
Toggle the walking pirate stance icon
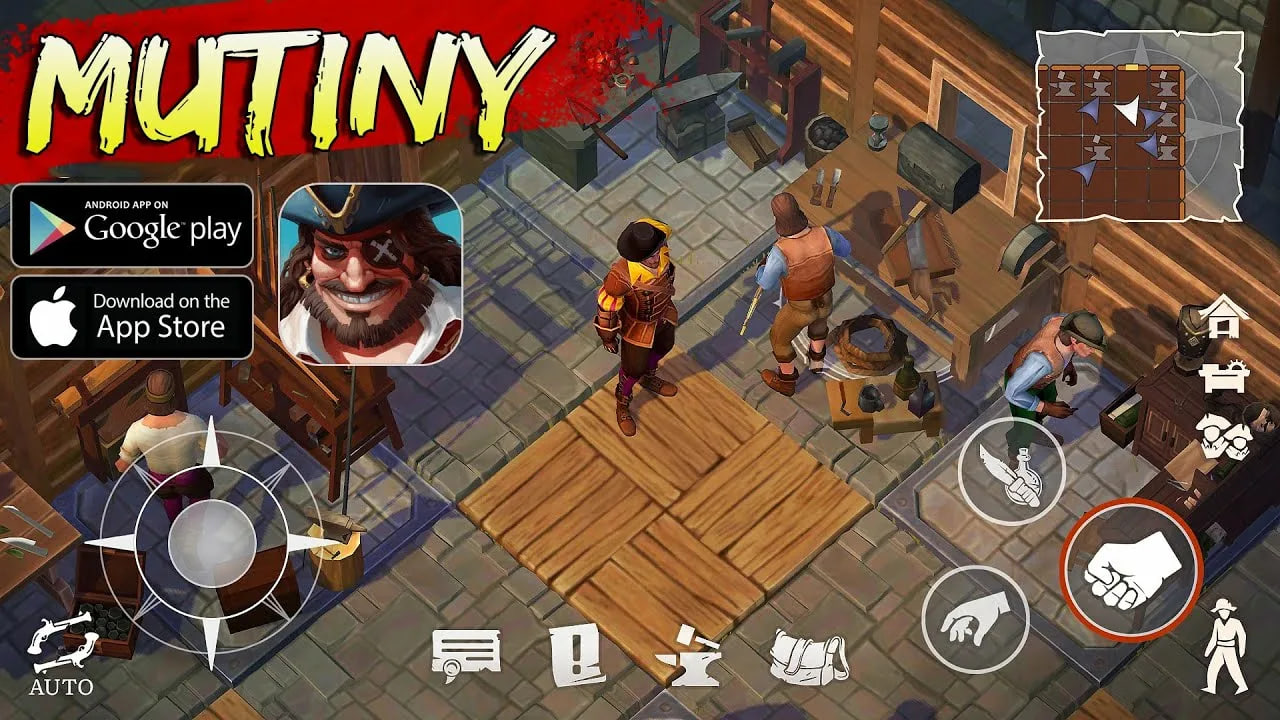coord(1225,647)
